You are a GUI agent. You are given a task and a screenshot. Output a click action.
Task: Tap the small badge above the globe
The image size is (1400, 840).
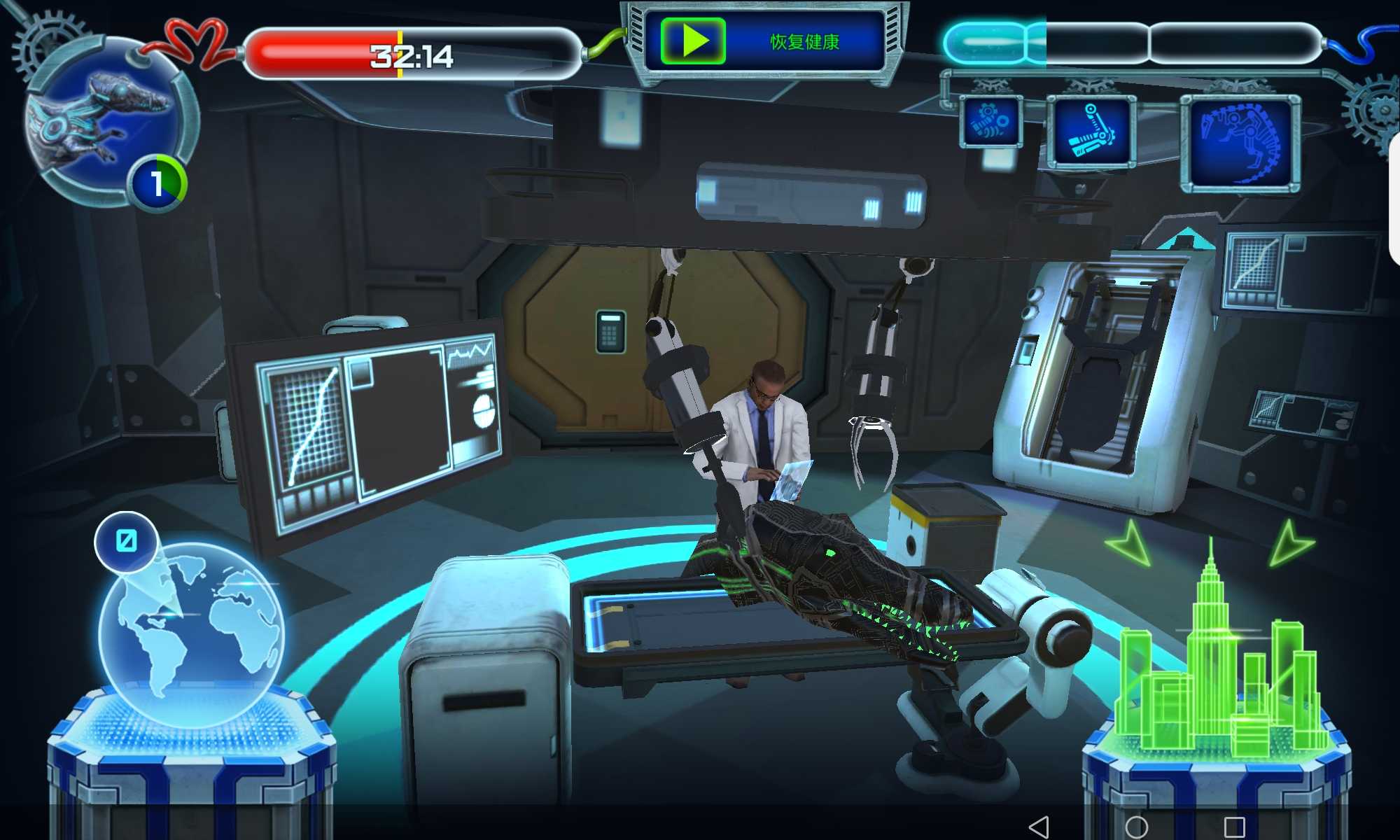click(126, 541)
